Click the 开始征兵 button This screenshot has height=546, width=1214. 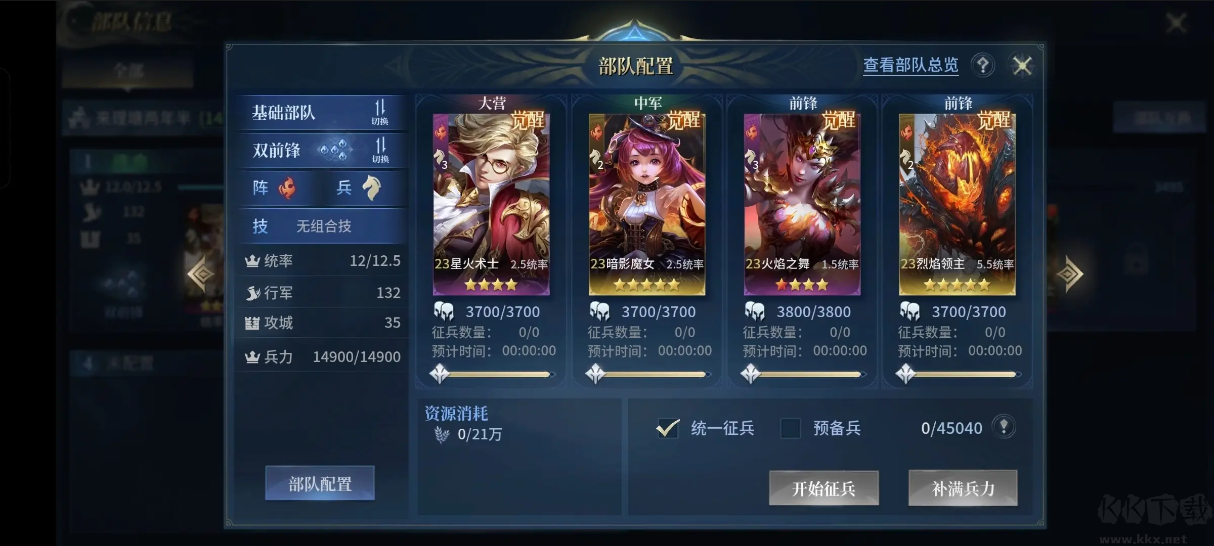point(823,488)
